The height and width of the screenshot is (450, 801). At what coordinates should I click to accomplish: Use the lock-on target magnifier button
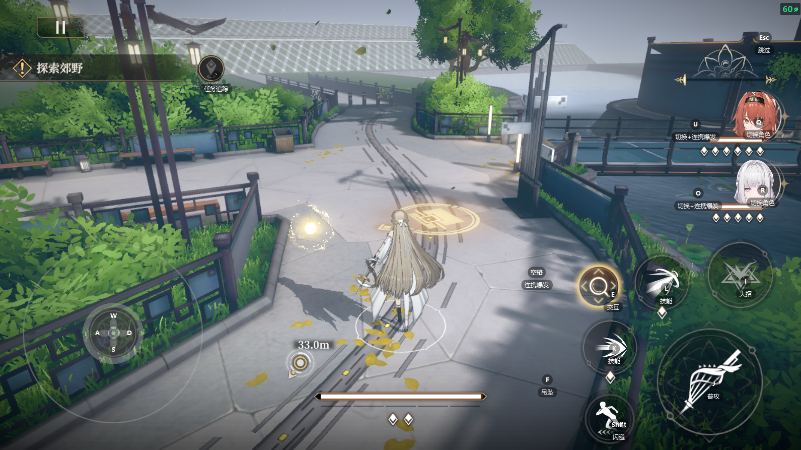(598, 287)
